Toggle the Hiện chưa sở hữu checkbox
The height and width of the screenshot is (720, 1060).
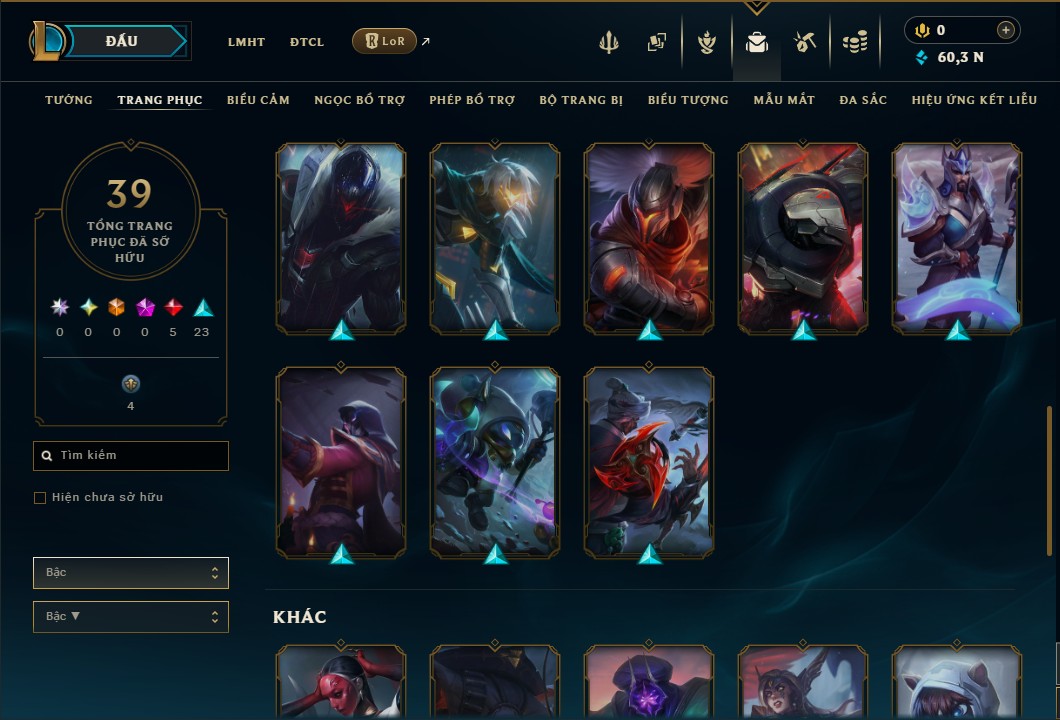[x=40, y=498]
